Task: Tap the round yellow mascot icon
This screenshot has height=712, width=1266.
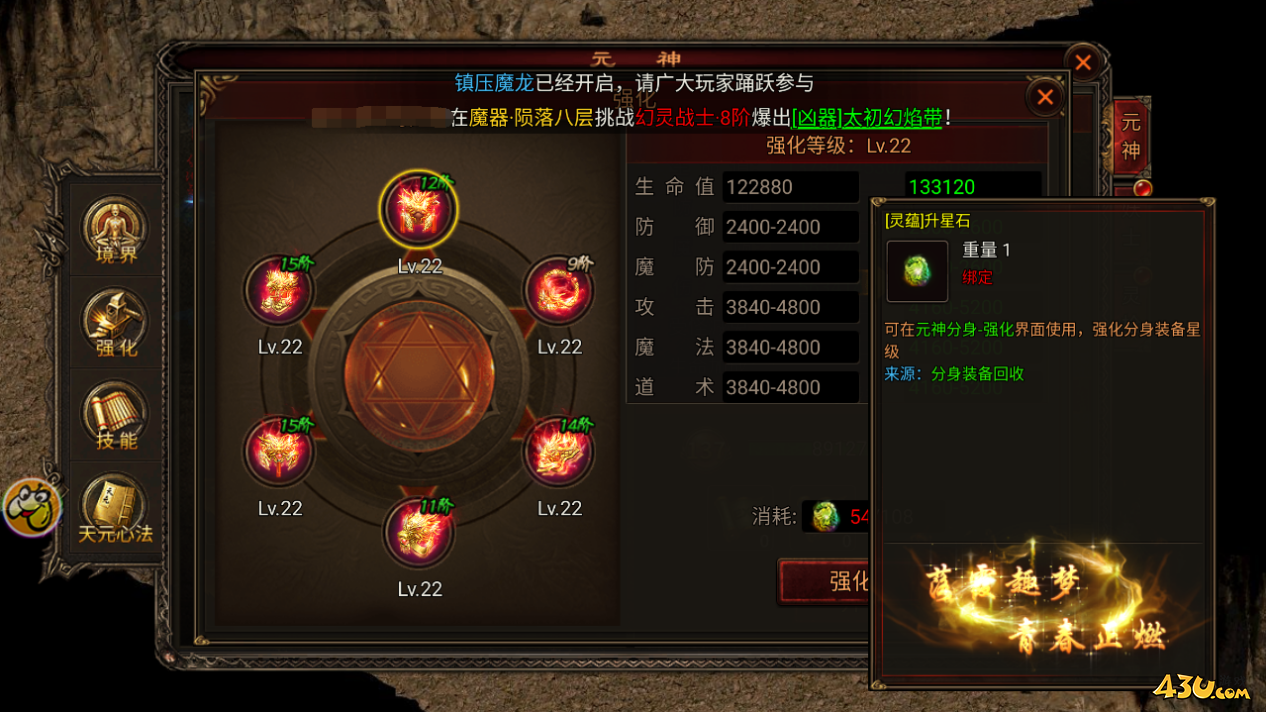Action: pos(31,507)
